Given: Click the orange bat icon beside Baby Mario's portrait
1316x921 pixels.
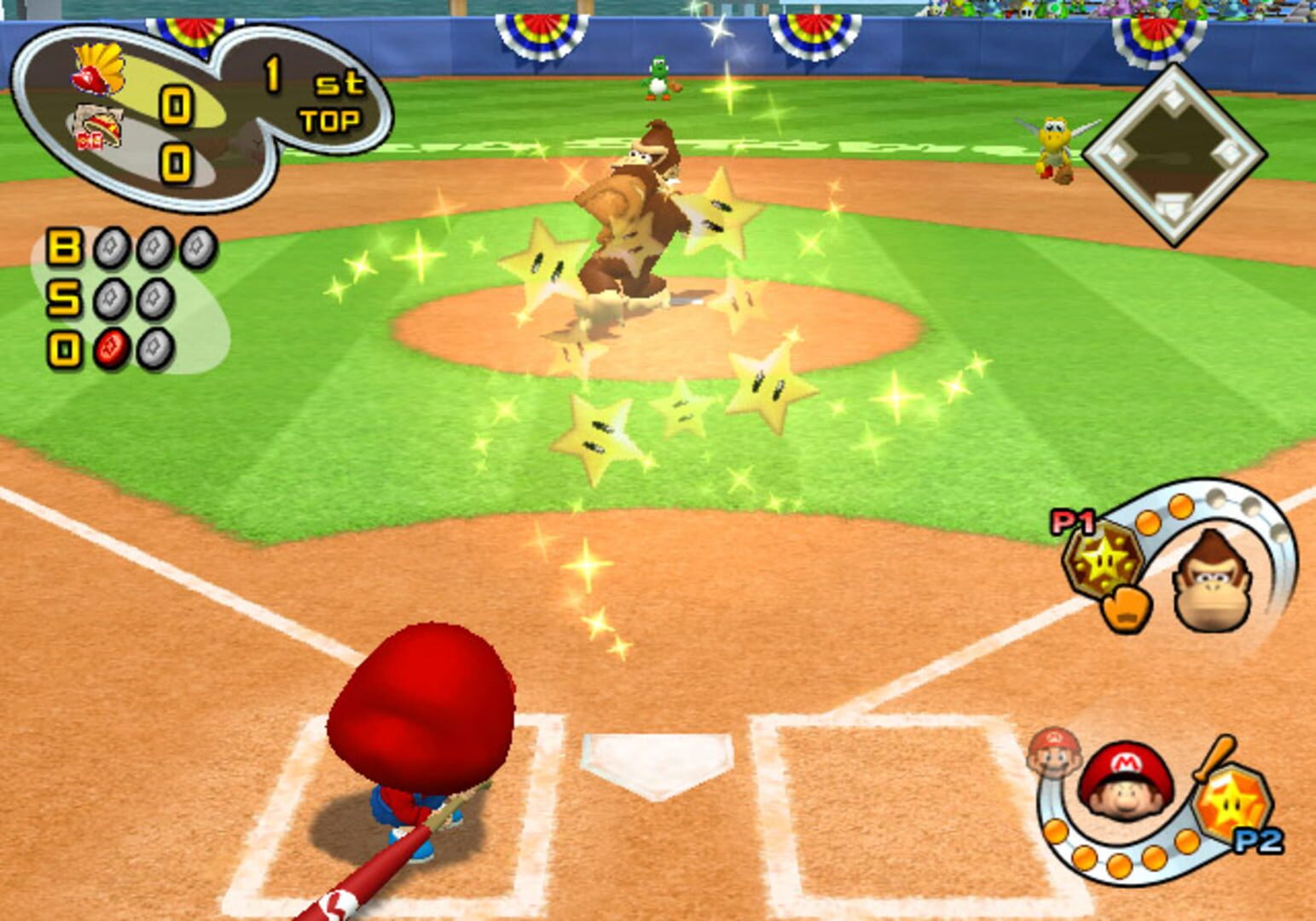Looking at the screenshot, I should pyautogui.click(x=1218, y=755).
